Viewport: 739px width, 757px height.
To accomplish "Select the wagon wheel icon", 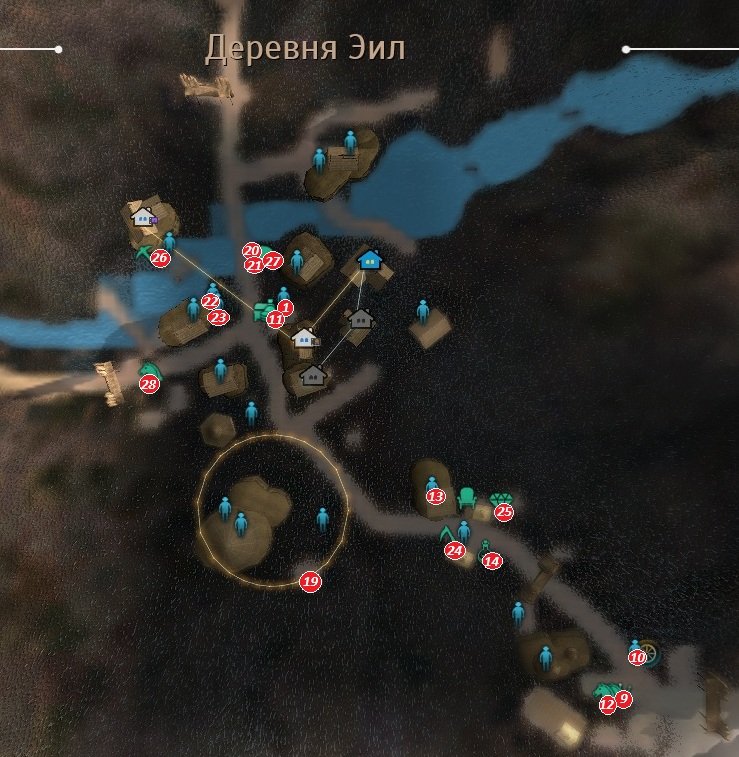I will click(x=653, y=652).
